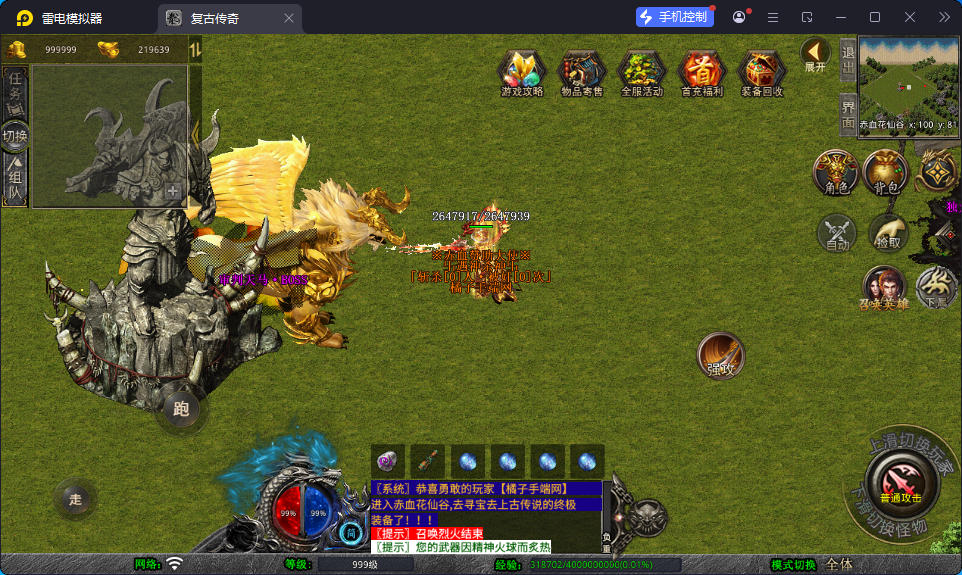Open the 角色 character panel

[x=836, y=171]
